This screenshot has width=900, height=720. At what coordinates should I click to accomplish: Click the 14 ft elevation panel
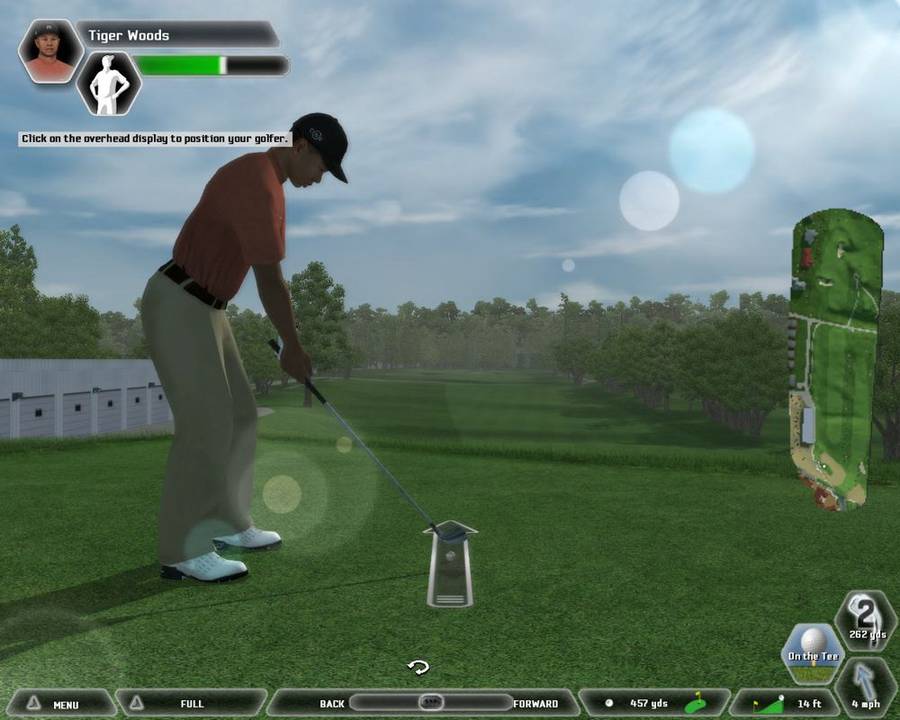tap(783, 703)
